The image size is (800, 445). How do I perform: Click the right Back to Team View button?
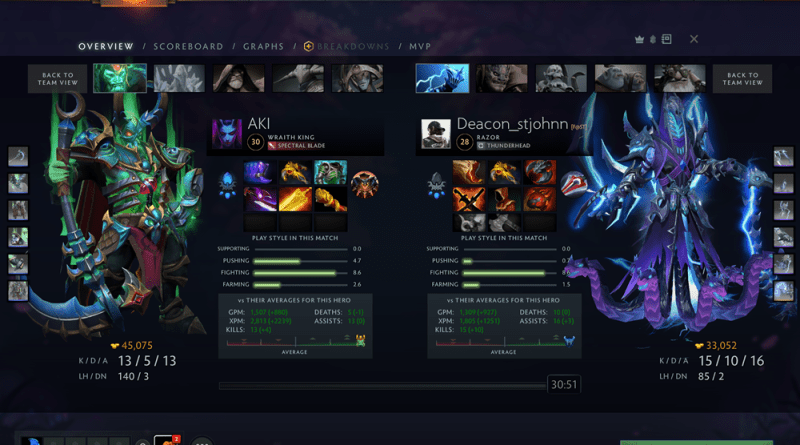click(743, 79)
